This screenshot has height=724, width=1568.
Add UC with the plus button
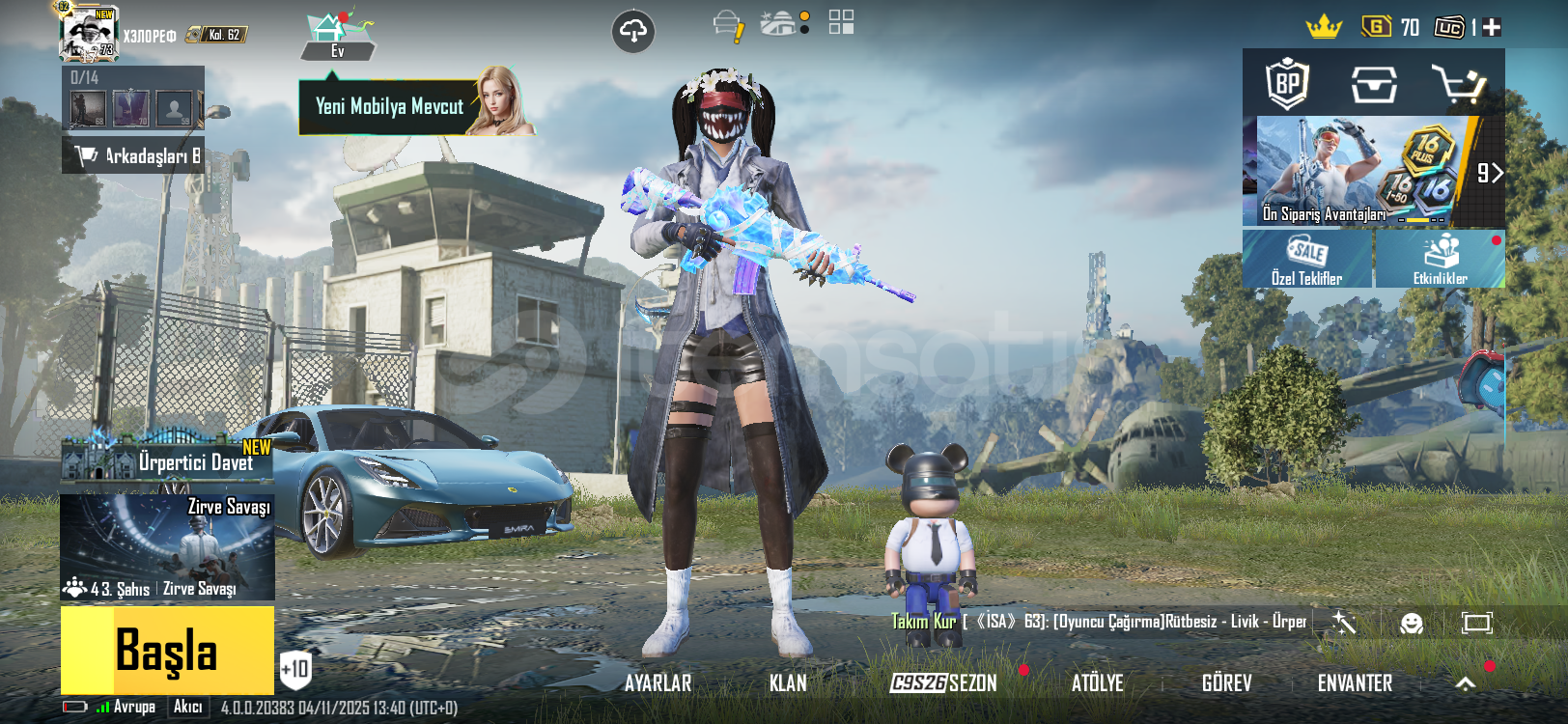pos(1492,28)
